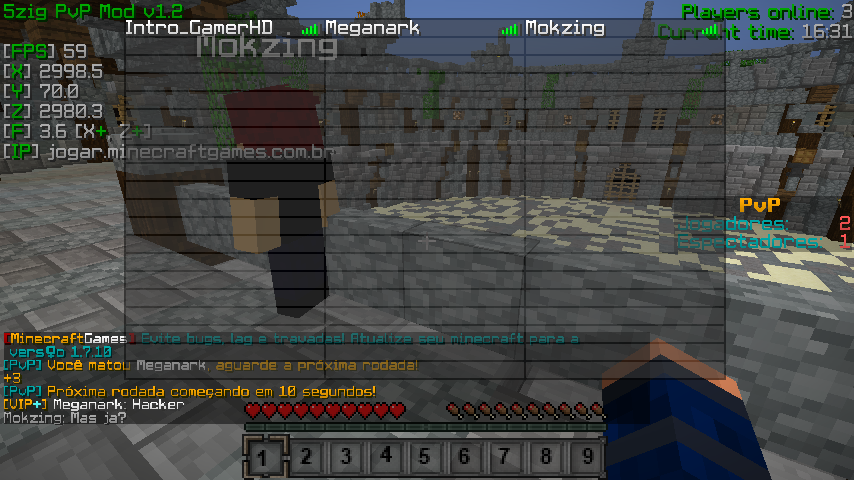
Task: Switch to hotbar slot 6
Action: tap(465, 457)
